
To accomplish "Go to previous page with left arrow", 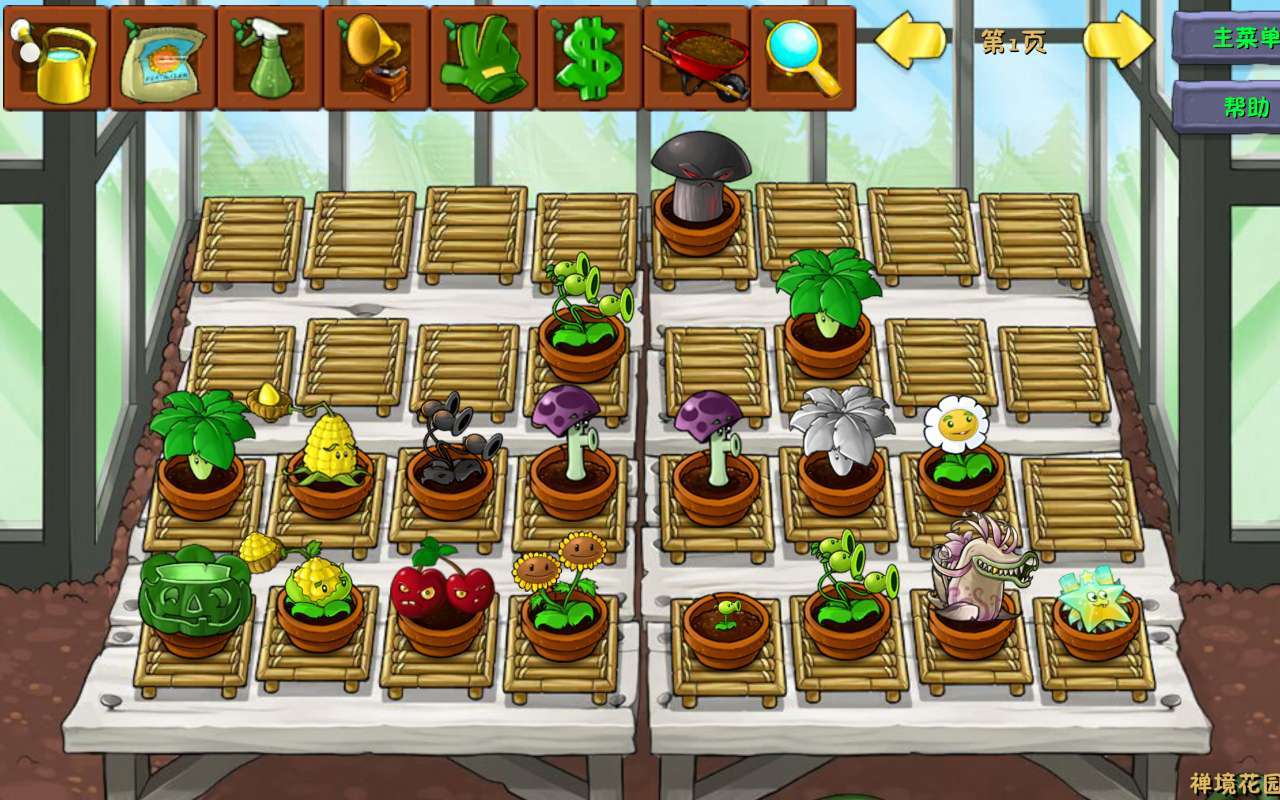I will (x=910, y=41).
